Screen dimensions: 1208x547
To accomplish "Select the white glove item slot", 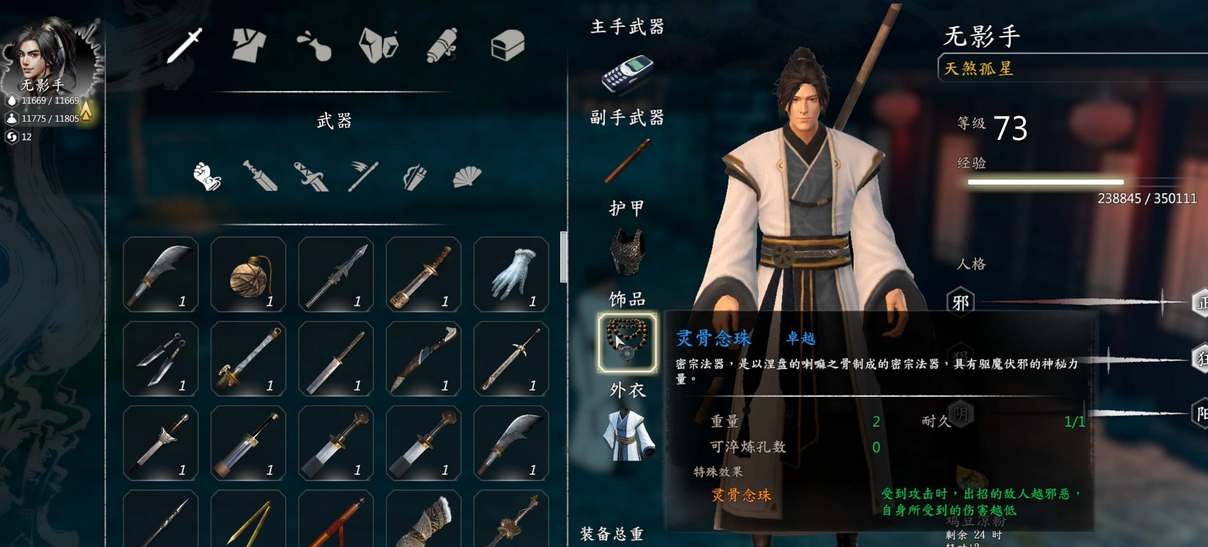I will point(510,273).
